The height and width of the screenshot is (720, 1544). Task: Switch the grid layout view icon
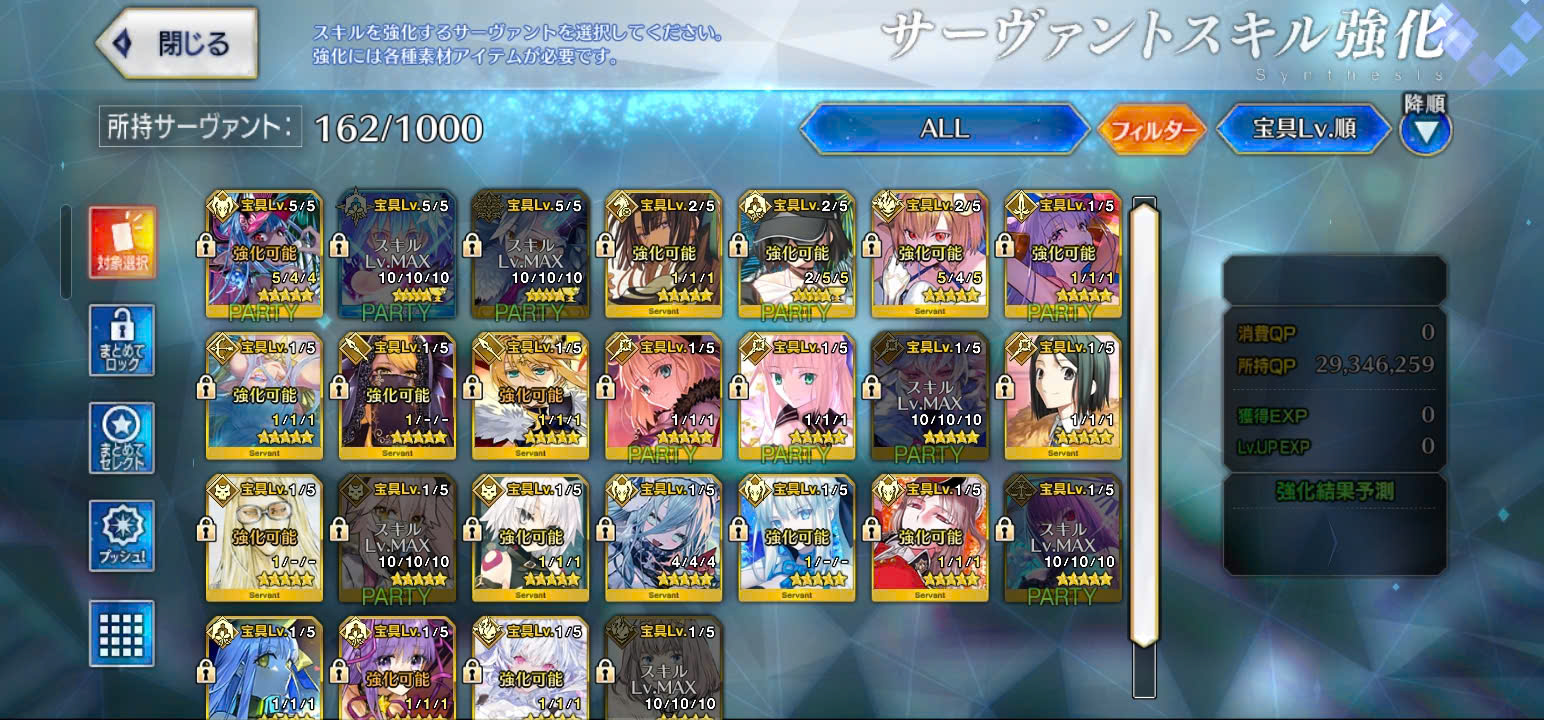click(122, 633)
